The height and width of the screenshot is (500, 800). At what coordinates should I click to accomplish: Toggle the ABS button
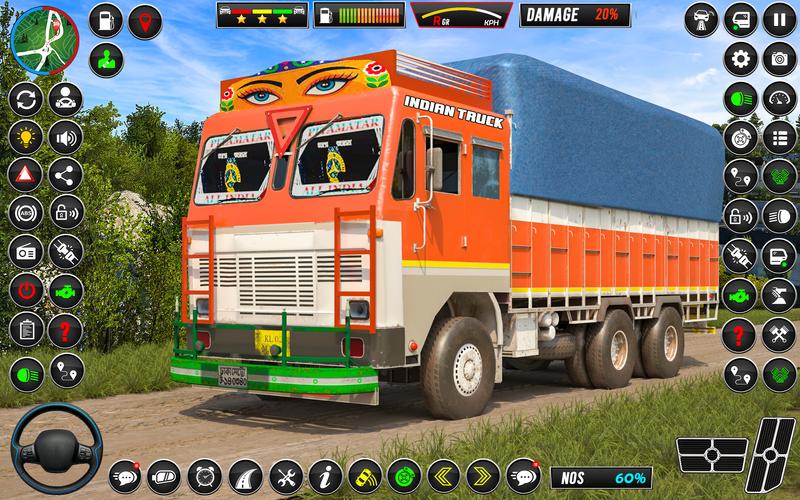click(x=26, y=213)
